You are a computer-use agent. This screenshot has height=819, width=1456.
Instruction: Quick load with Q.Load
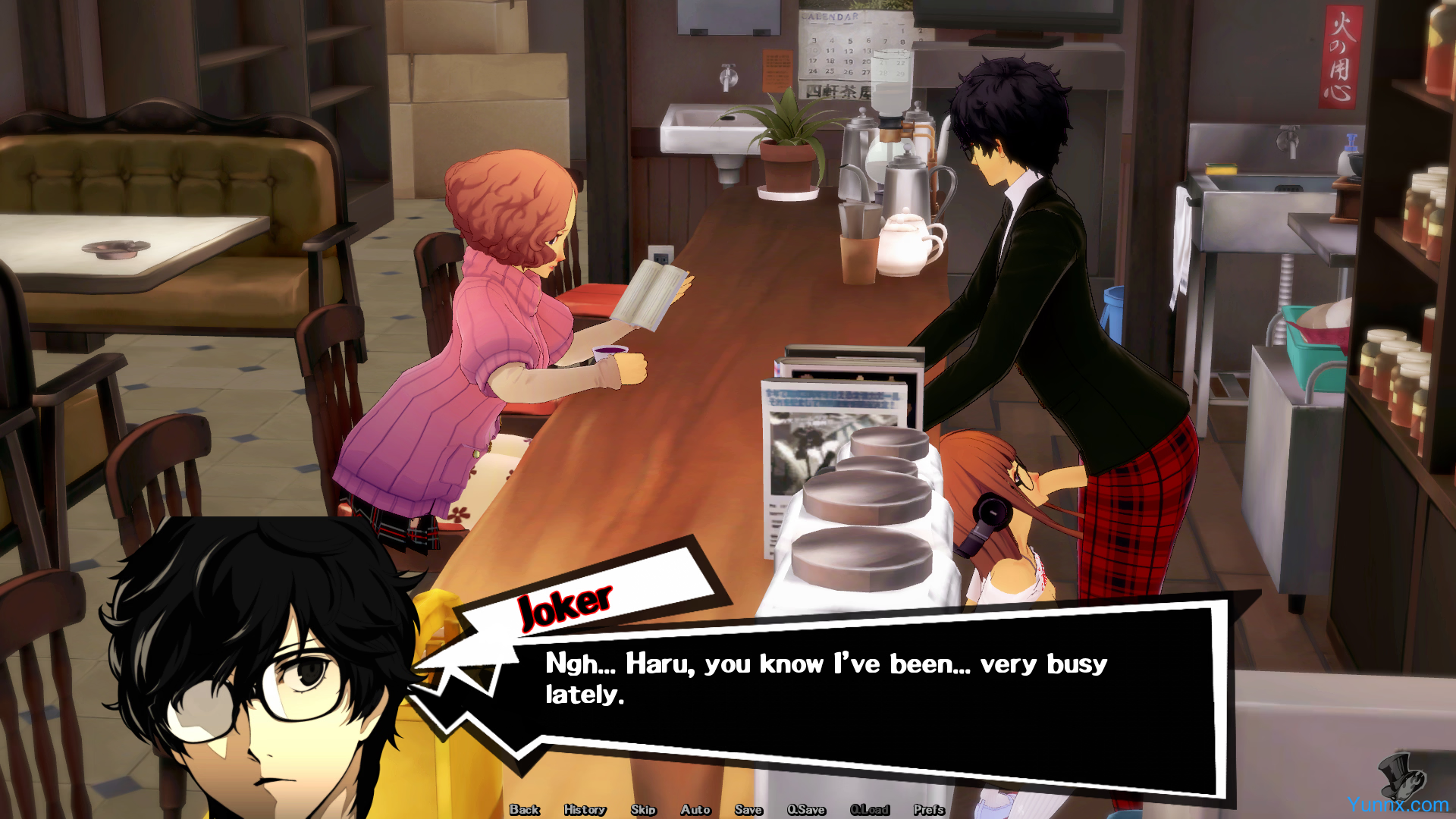870,809
